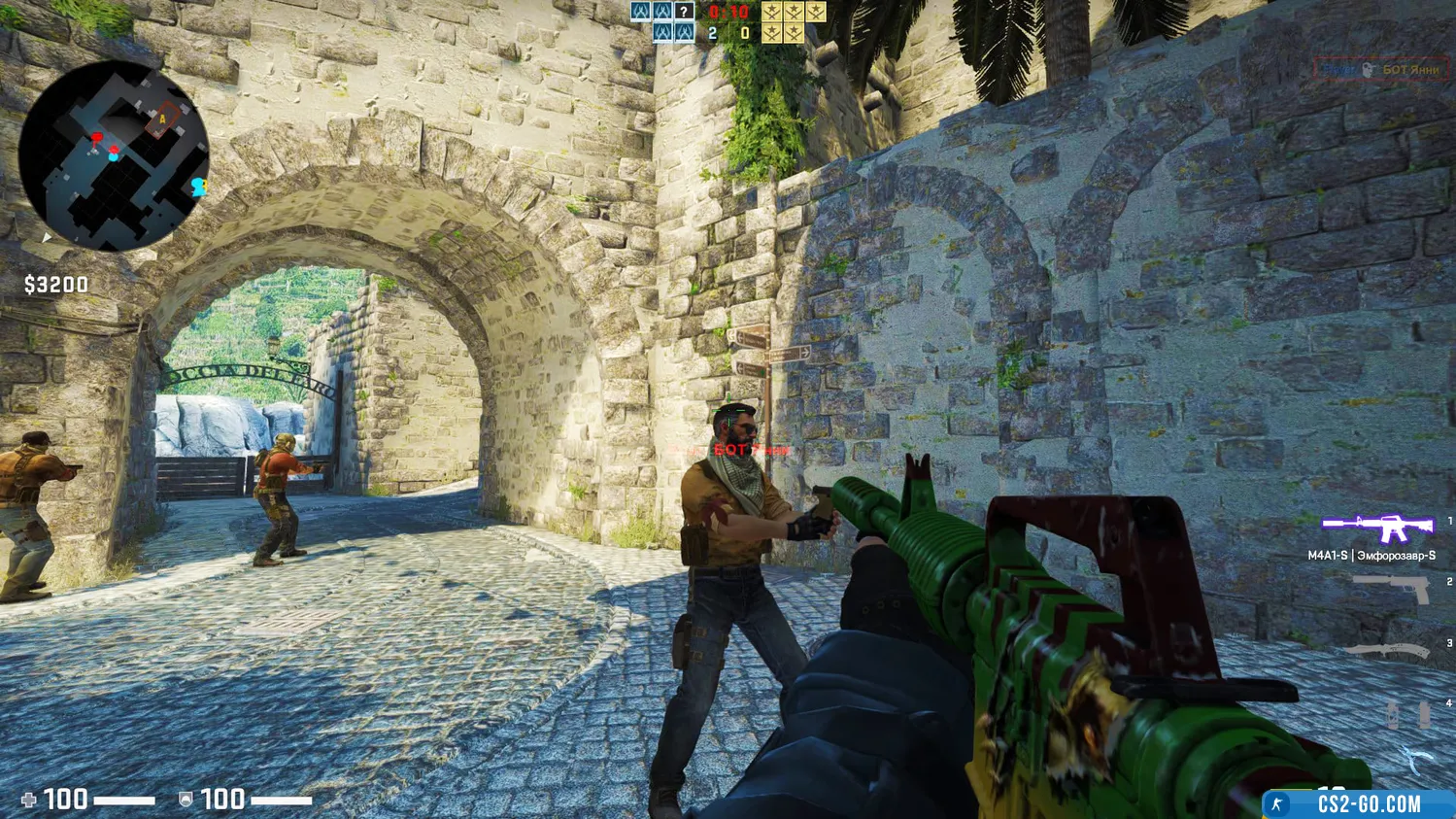This screenshot has height=819, width=1456.
Task: Select the M4A1-S rifle weapon slot
Action: tap(1377, 528)
